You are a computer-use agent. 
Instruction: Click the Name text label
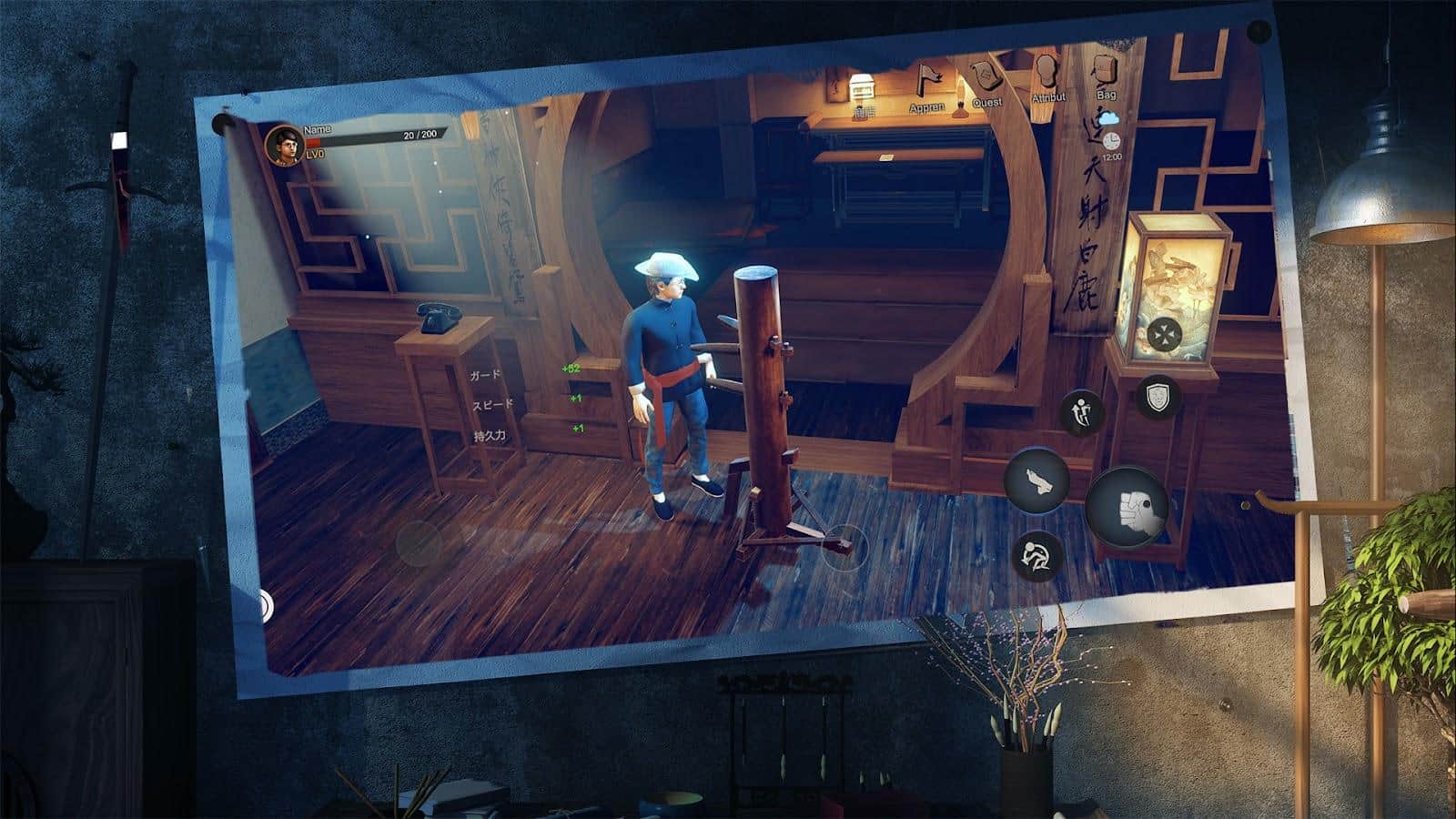[319, 129]
